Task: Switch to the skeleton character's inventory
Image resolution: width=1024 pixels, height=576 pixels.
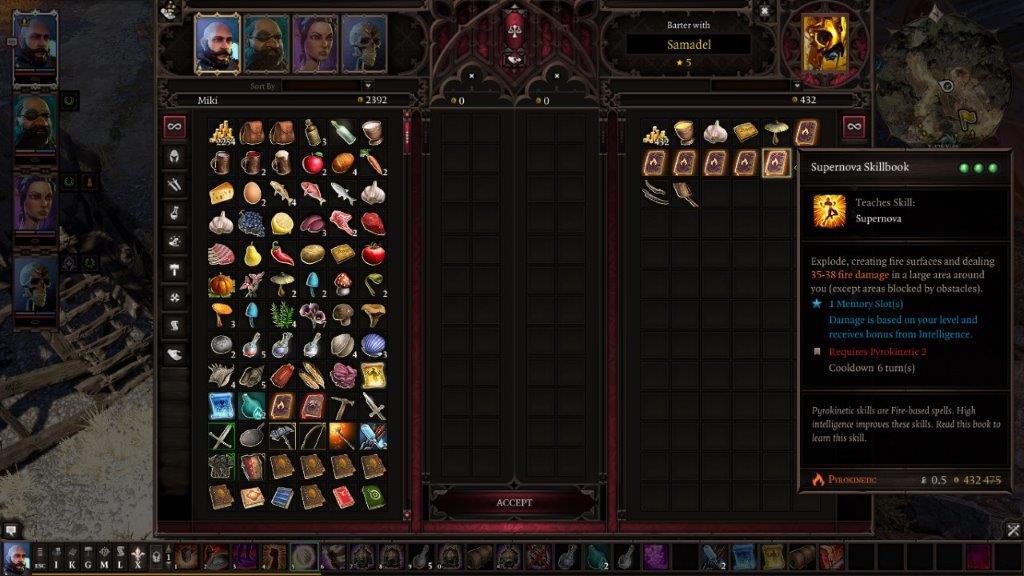Action: coord(363,43)
